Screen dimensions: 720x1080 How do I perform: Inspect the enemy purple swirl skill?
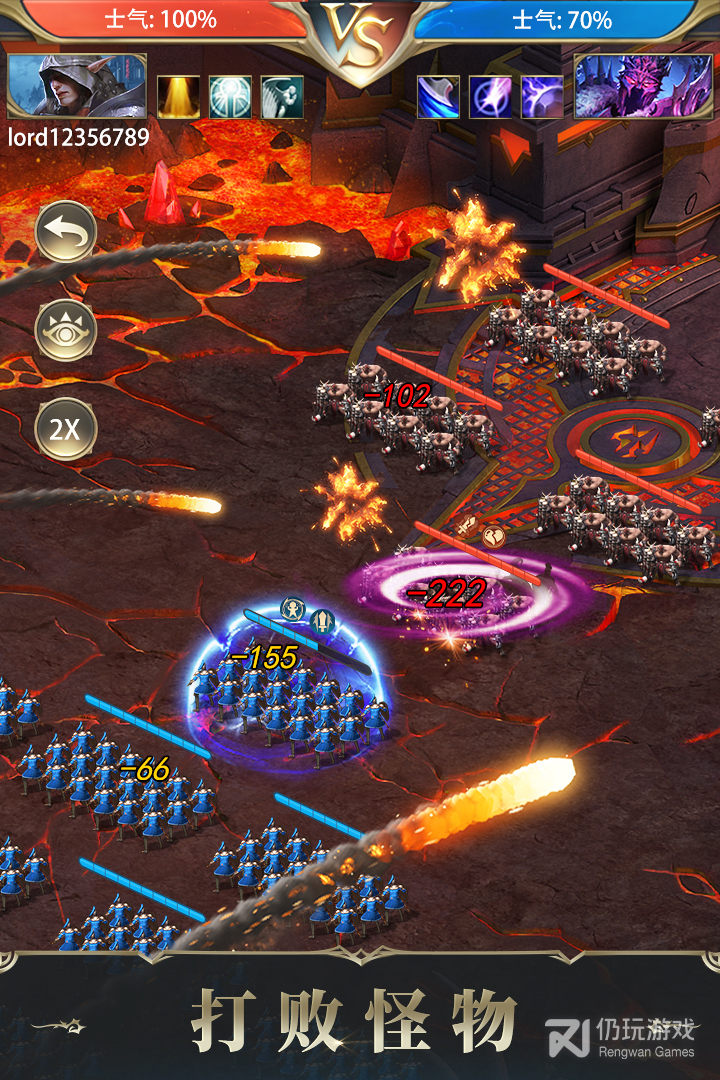(542, 97)
